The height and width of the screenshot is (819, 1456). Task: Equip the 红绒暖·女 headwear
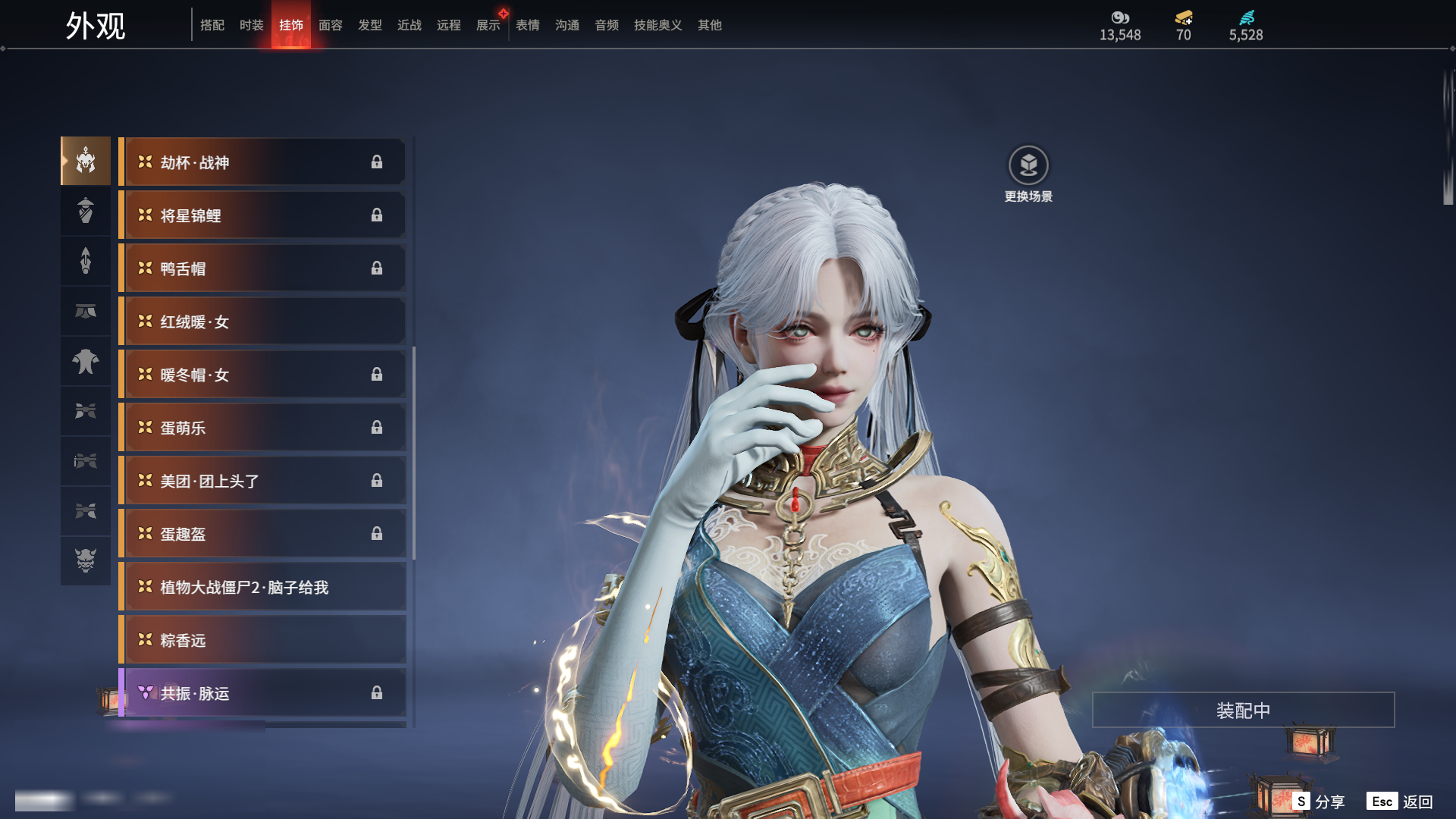[x=262, y=322]
